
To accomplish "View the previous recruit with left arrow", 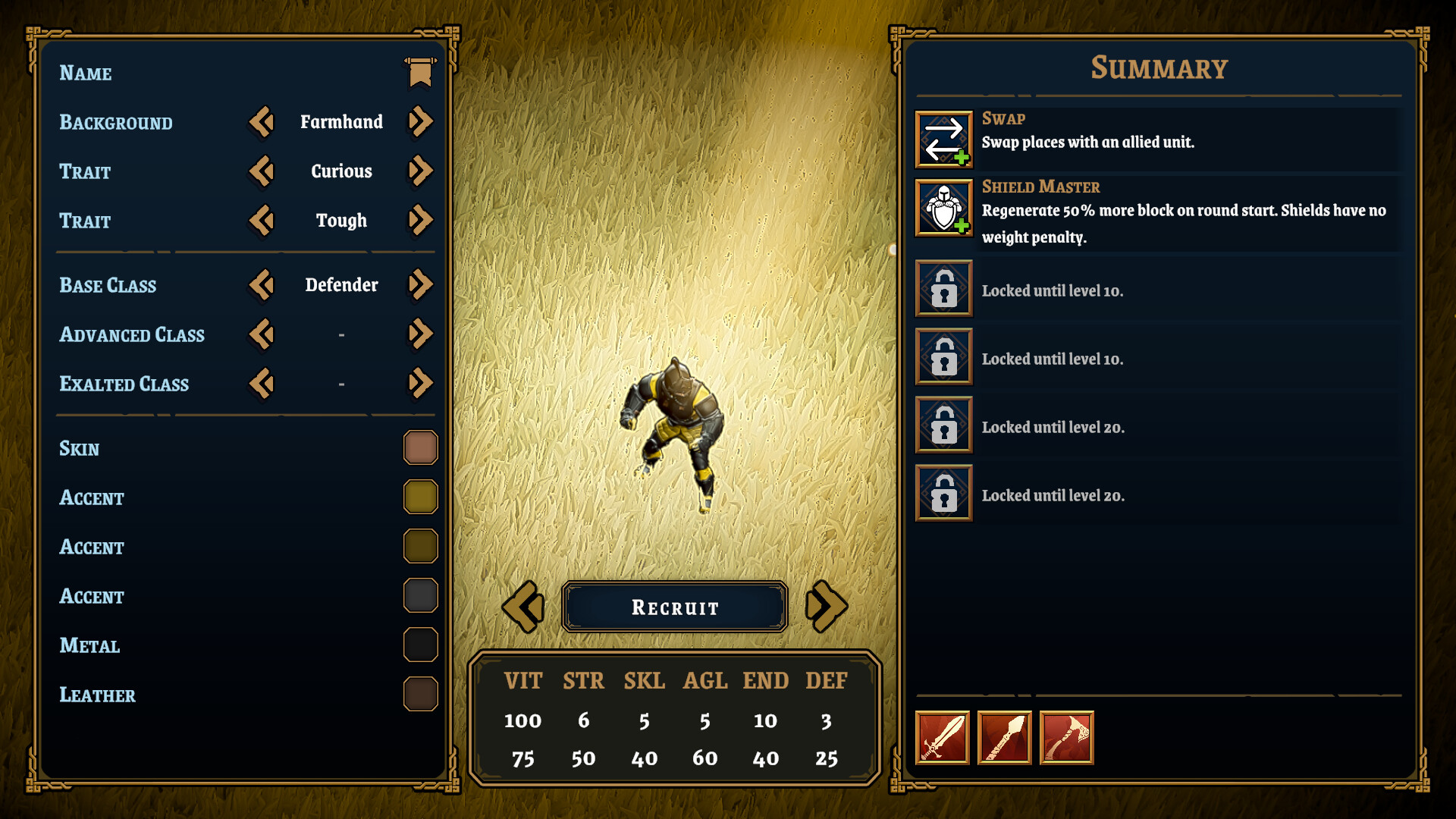I will point(522,606).
